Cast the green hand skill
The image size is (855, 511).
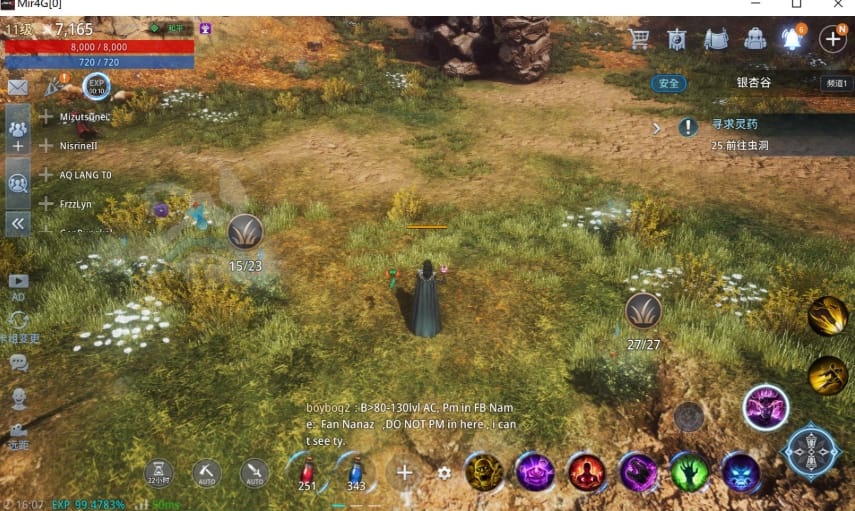(x=689, y=472)
